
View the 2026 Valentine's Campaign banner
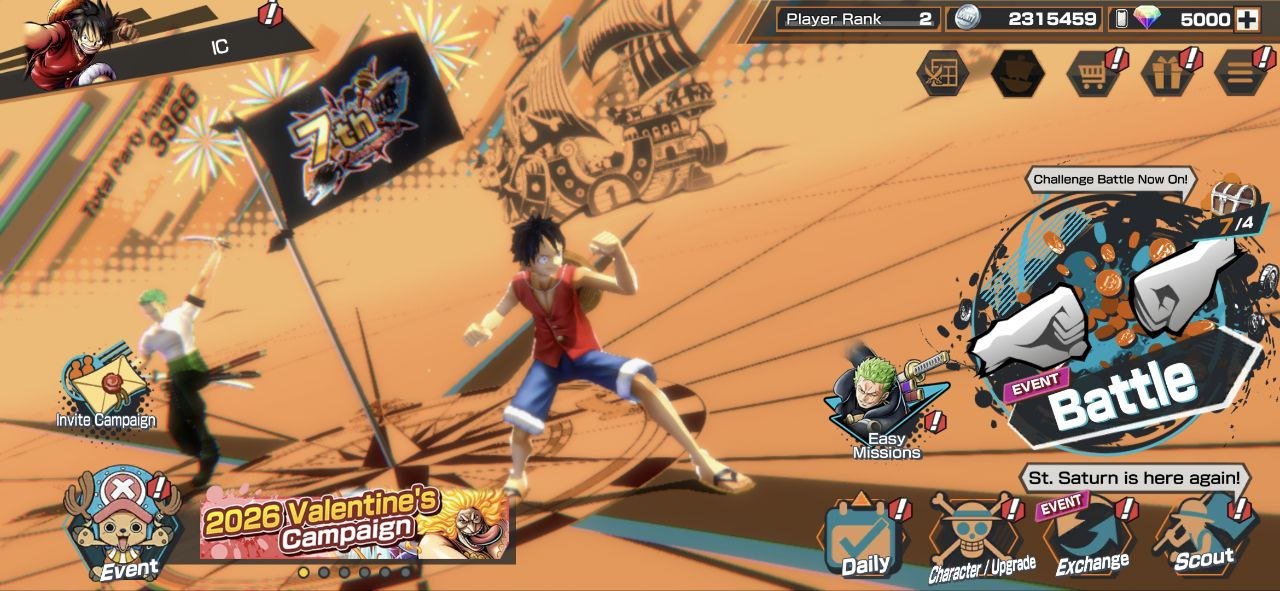[355, 523]
